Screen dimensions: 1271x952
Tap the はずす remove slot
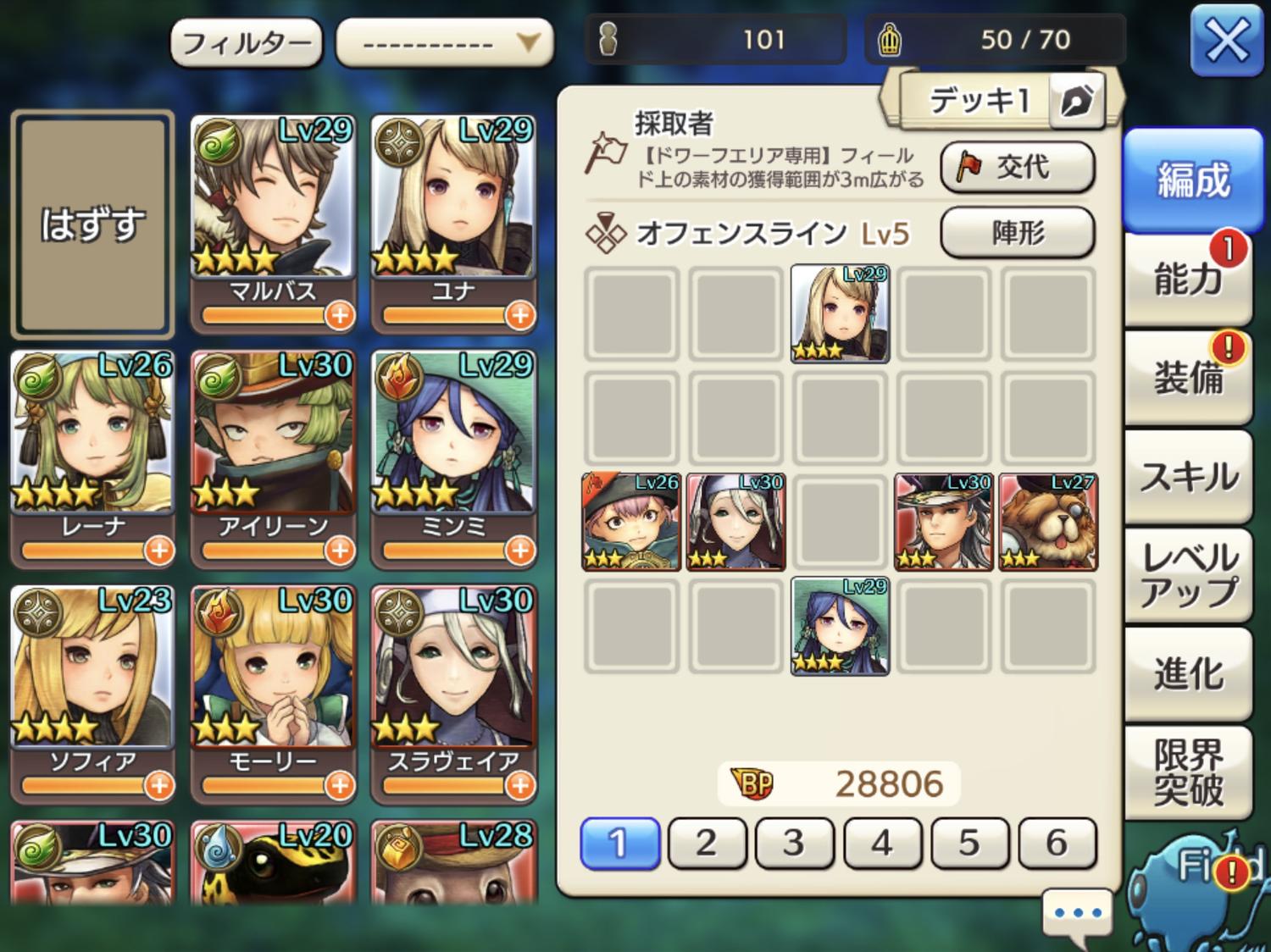click(92, 224)
